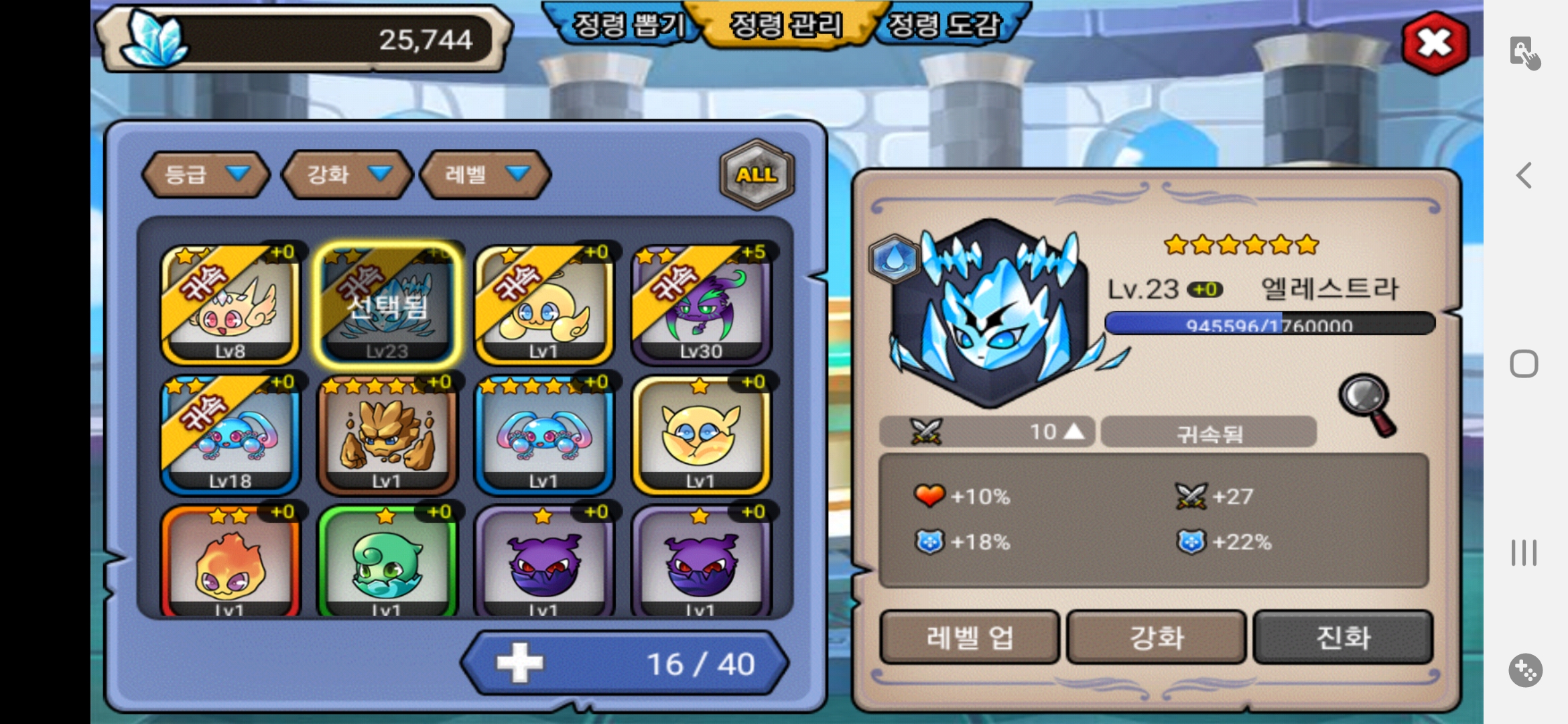
Task: Inspect spirit with the magnifying glass
Action: coord(1367,404)
